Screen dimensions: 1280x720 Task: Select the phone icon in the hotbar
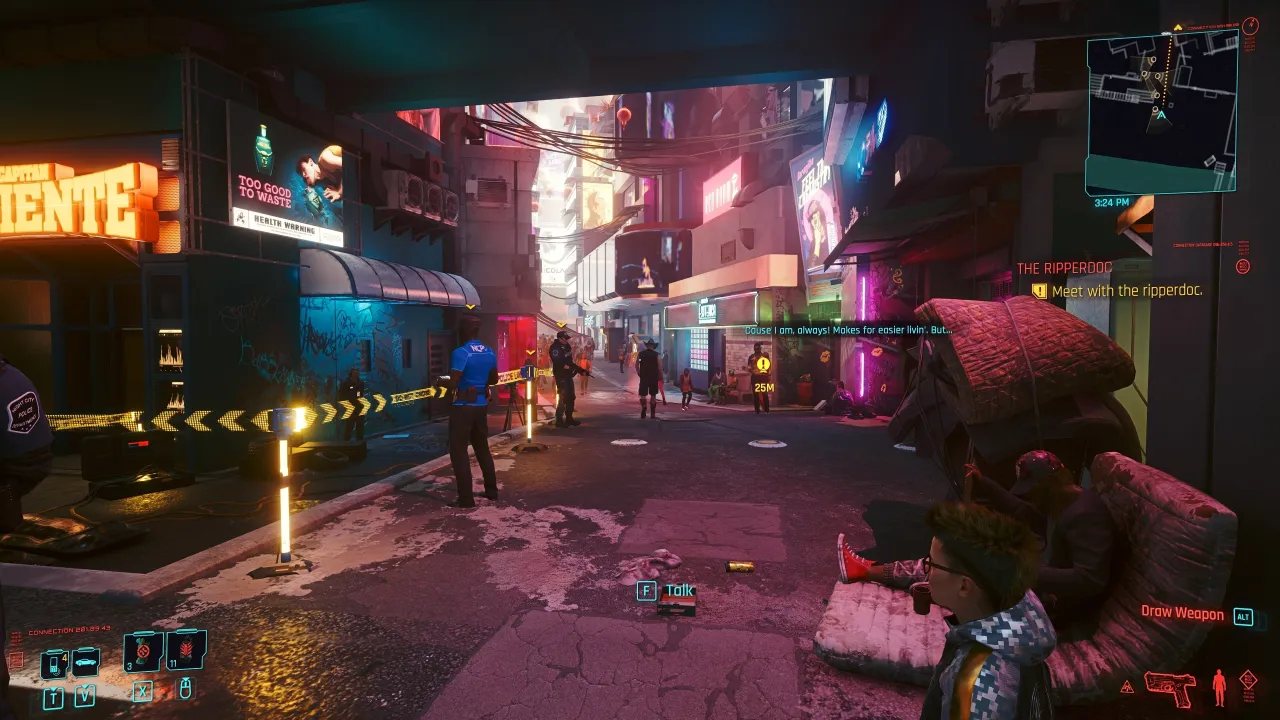point(53,663)
